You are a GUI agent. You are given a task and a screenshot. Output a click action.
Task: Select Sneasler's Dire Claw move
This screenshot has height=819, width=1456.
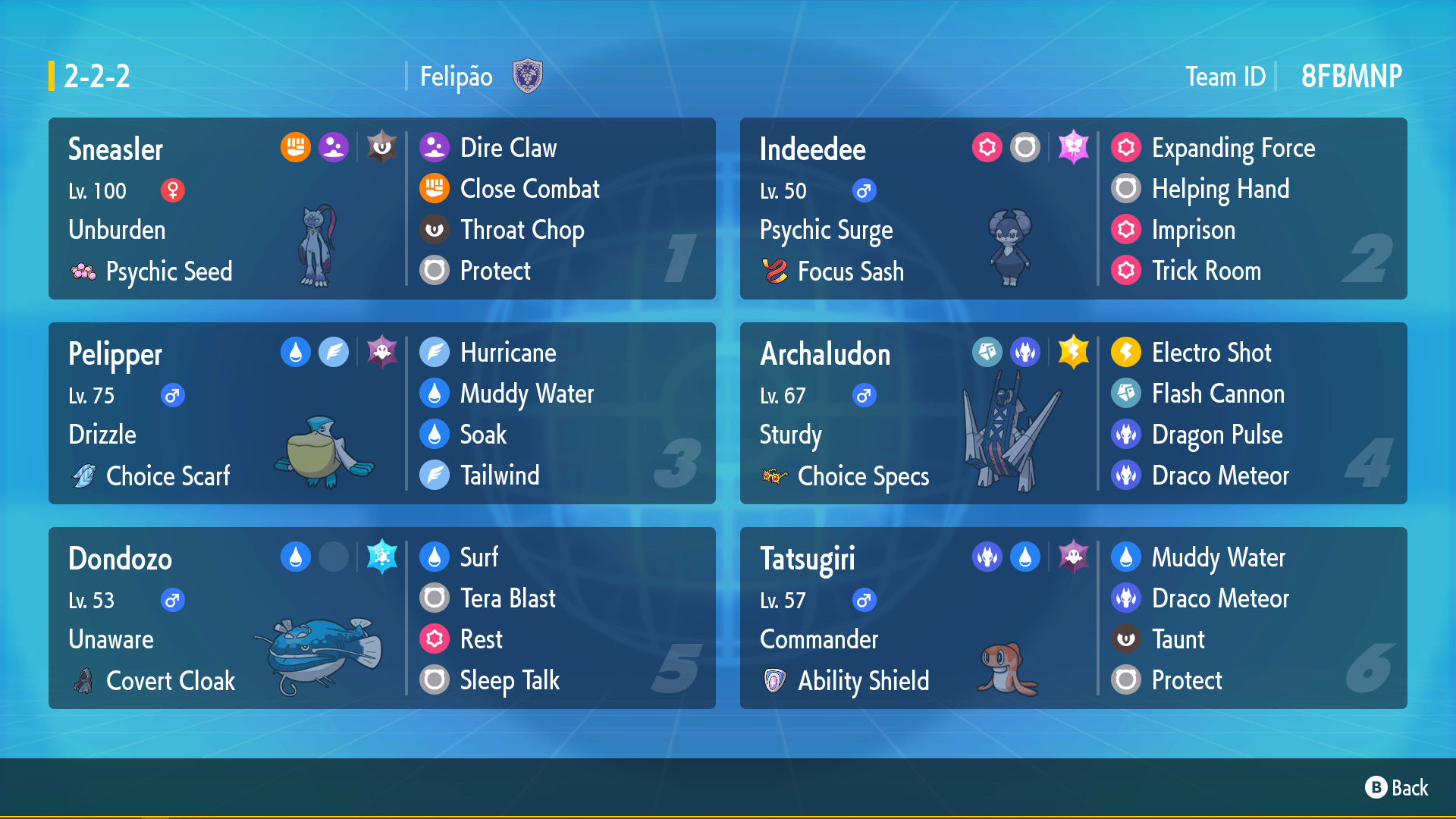tap(508, 148)
